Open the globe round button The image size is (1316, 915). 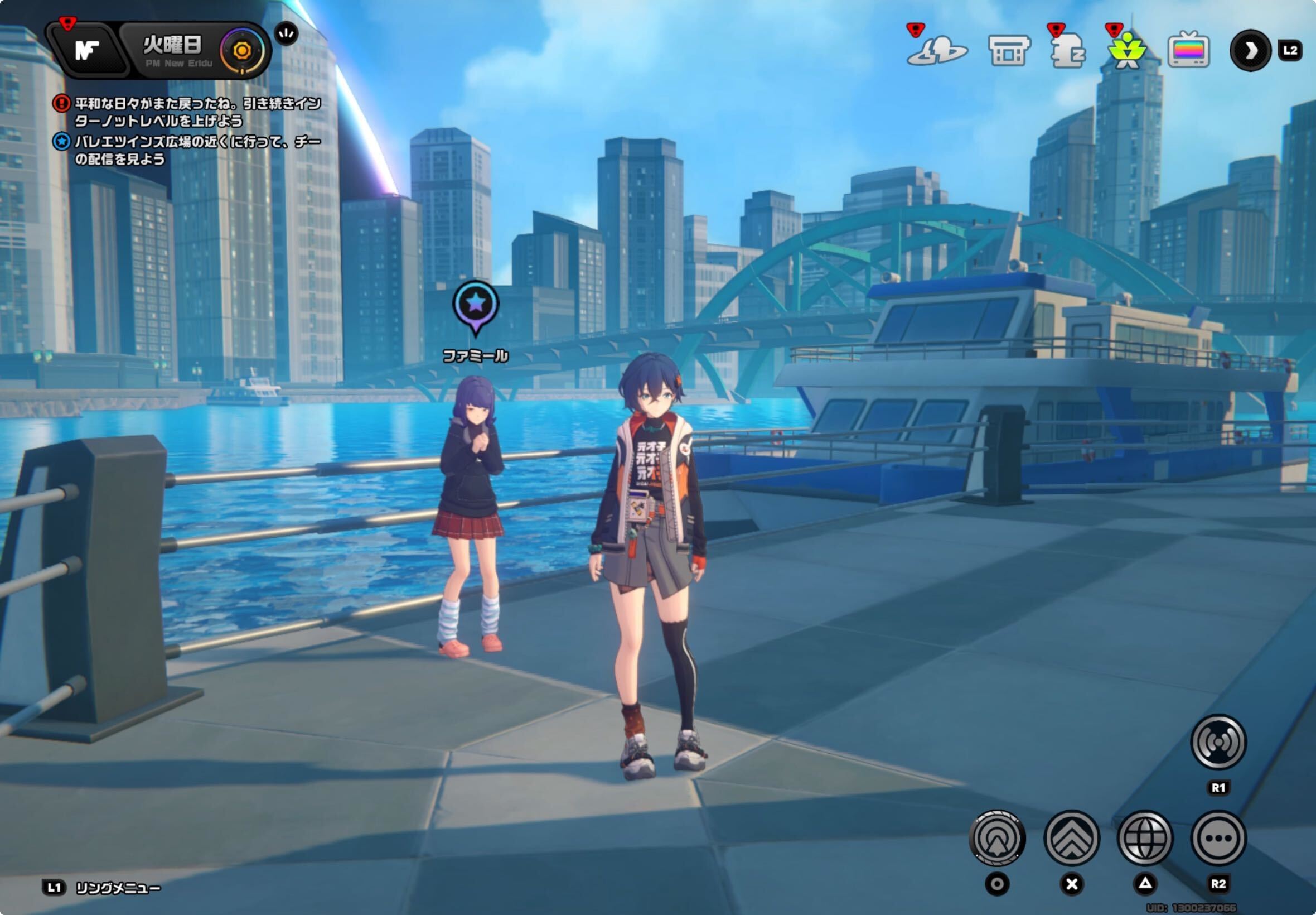pyautogui.click(x=1145, y=838)
